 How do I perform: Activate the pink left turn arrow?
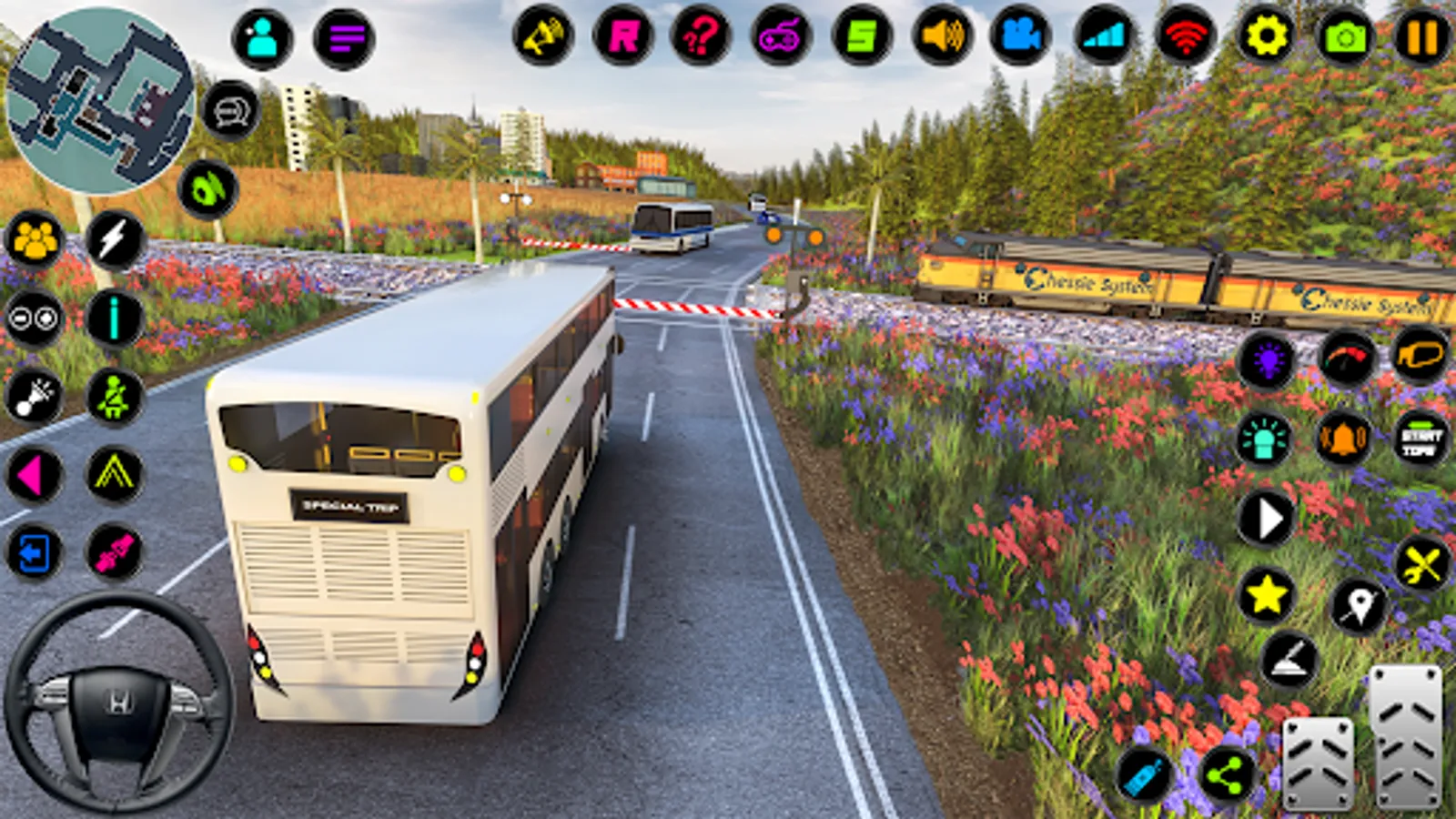tap(33, 475)
